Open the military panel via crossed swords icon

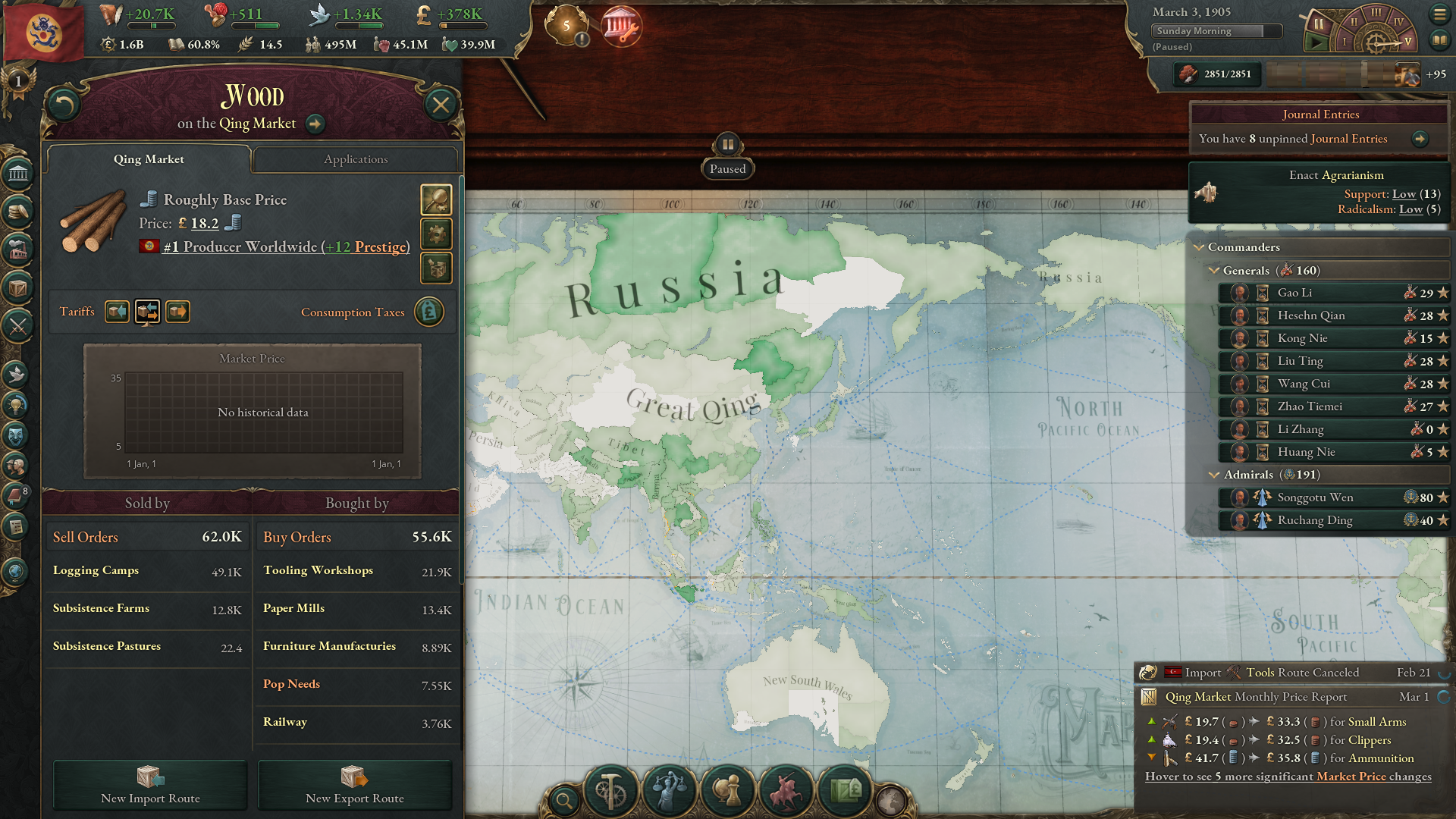point(17,328)
